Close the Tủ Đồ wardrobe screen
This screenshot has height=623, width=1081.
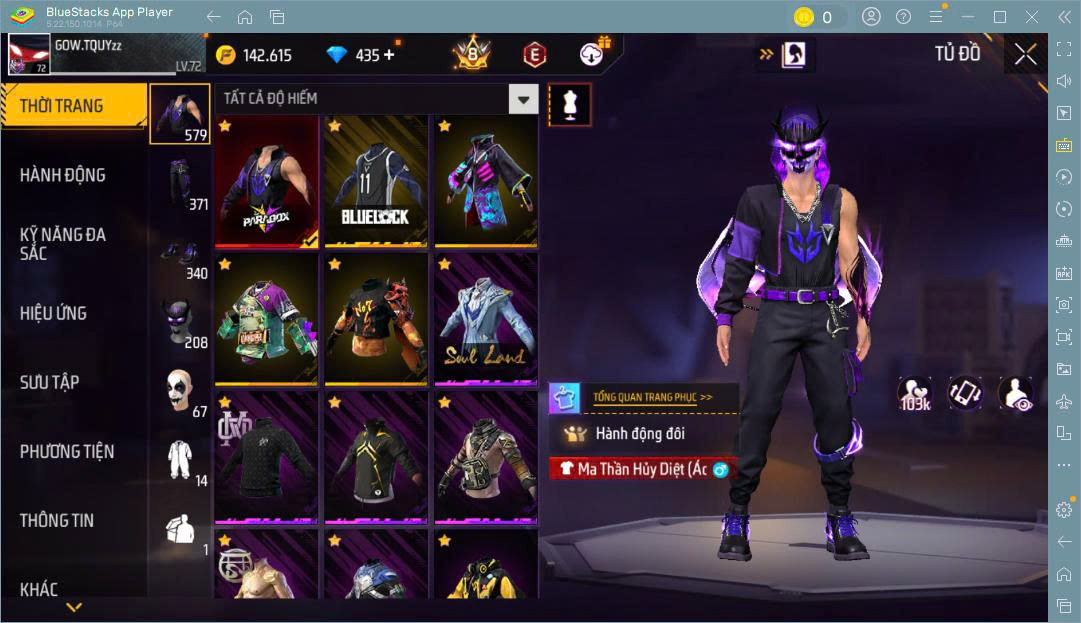pos(1025,54)
